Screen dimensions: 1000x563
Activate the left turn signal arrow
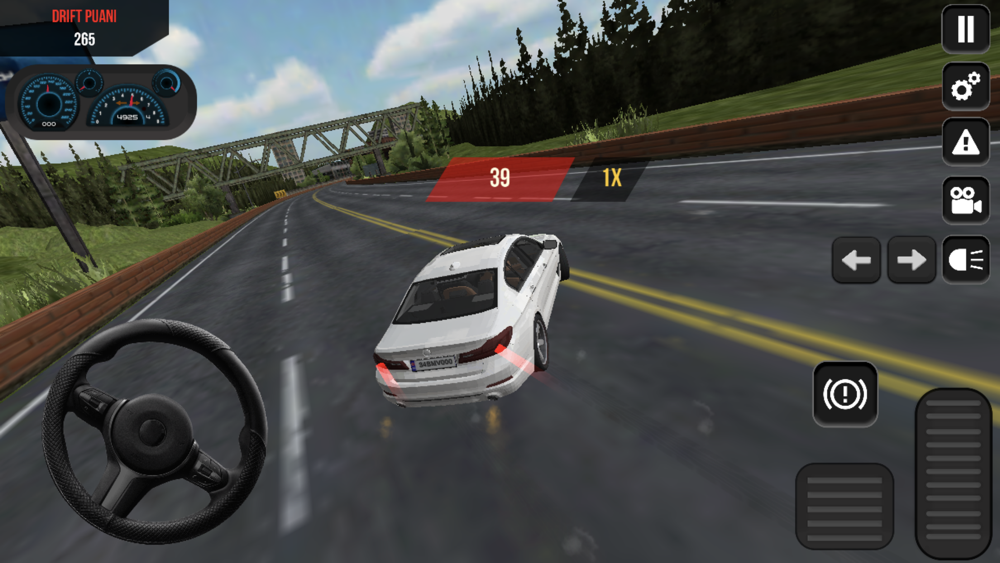(856, 260)
